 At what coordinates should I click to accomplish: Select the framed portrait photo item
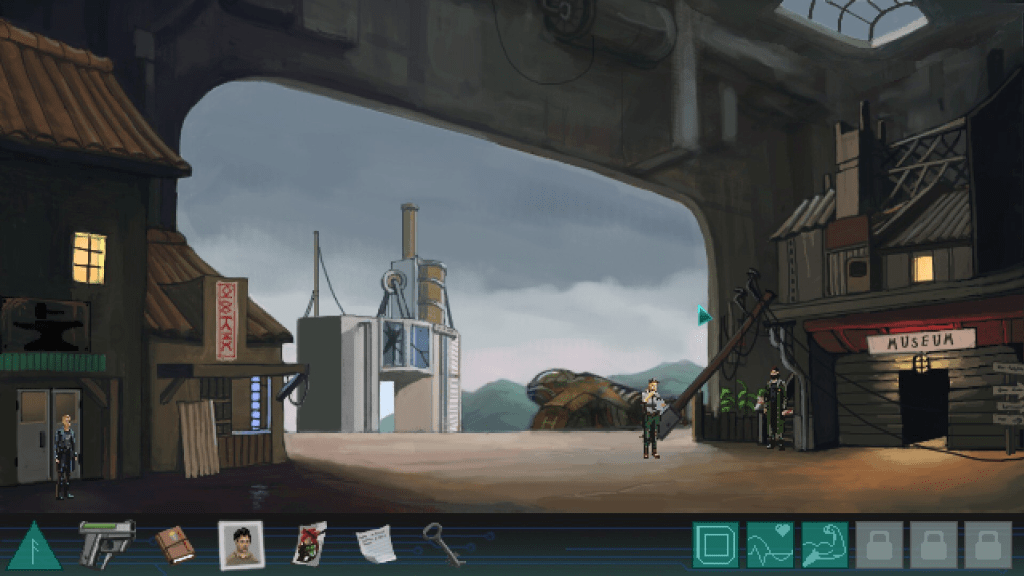pos(241,545)
